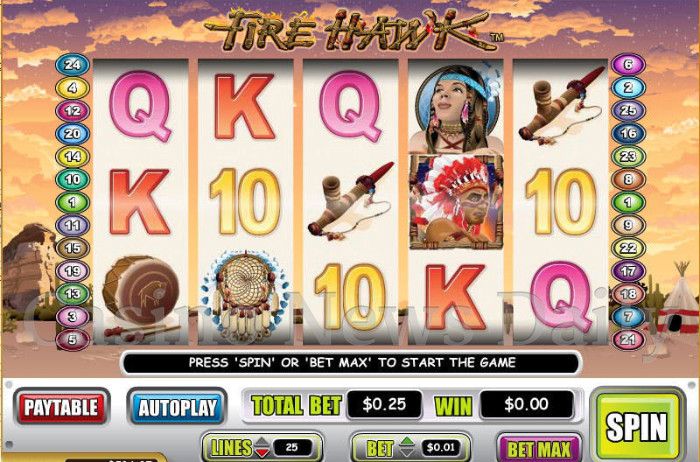Pick payline marker 5
Screen dimensions: 700x462
(x=73, y=338)
